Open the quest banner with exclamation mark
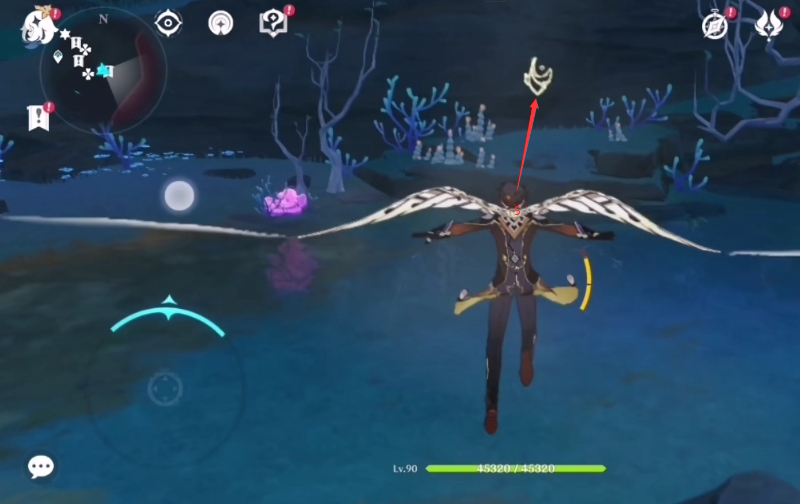This screenshot has width=800, height=504. pos(37,118)
